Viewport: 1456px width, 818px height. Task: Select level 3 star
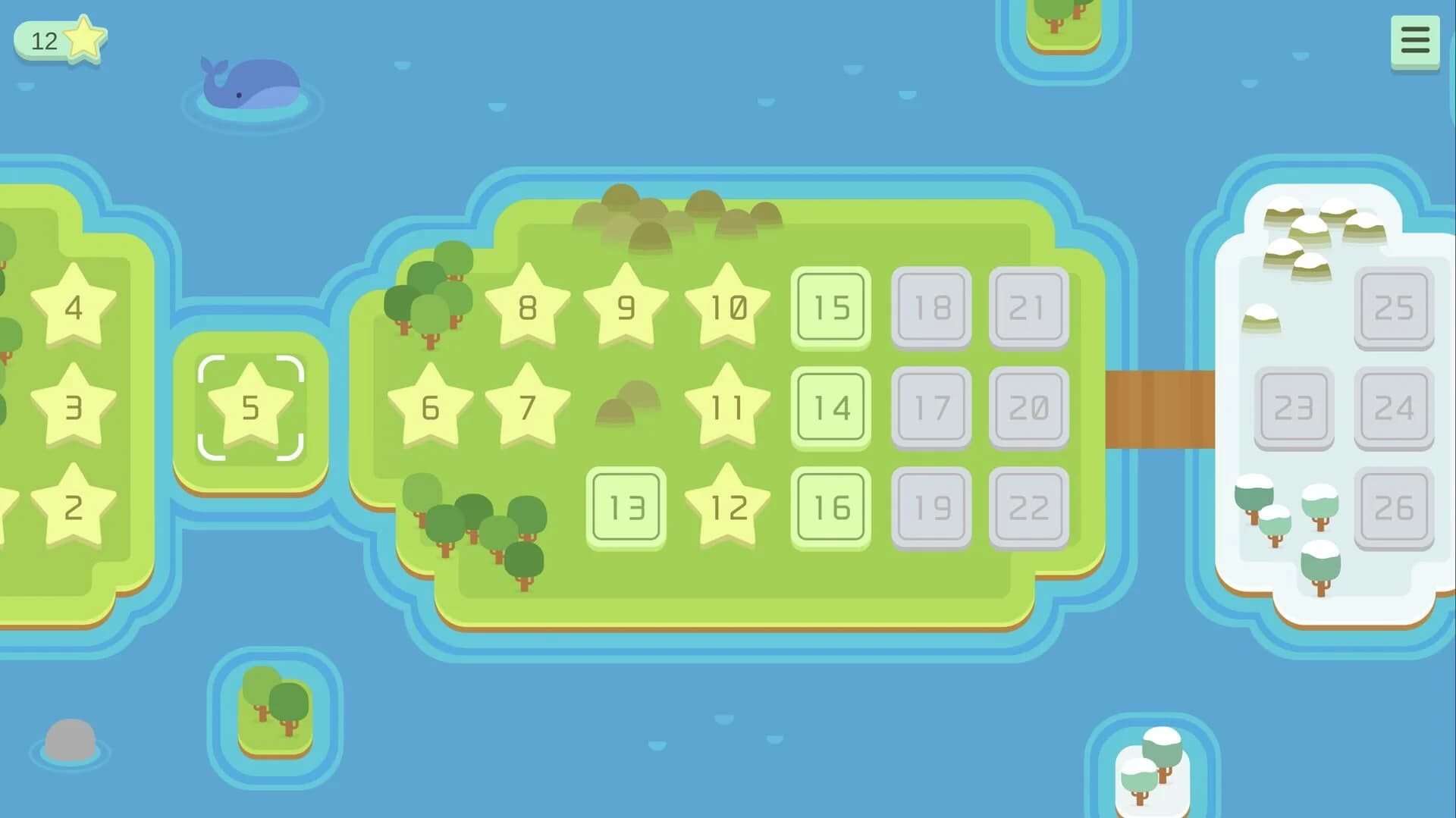point(73,409)
